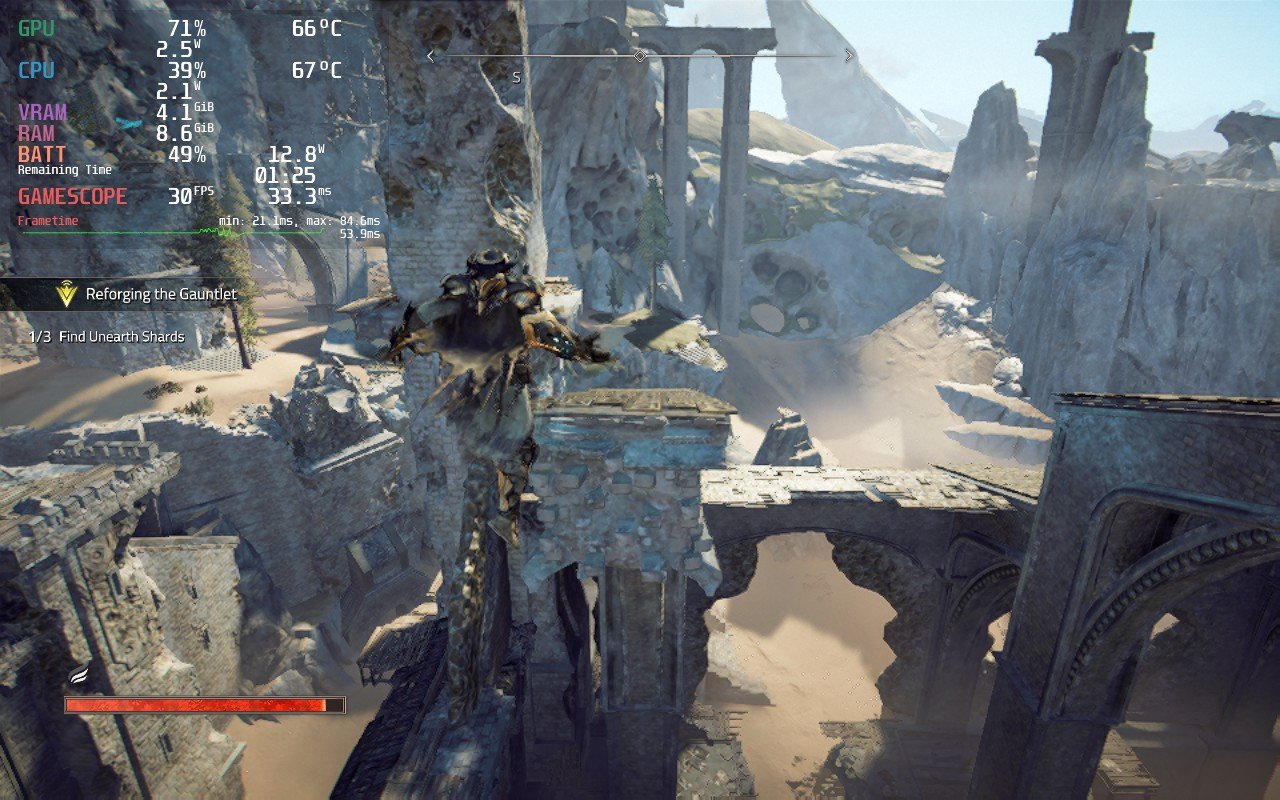Click the wing icon above the health bar

79,676
